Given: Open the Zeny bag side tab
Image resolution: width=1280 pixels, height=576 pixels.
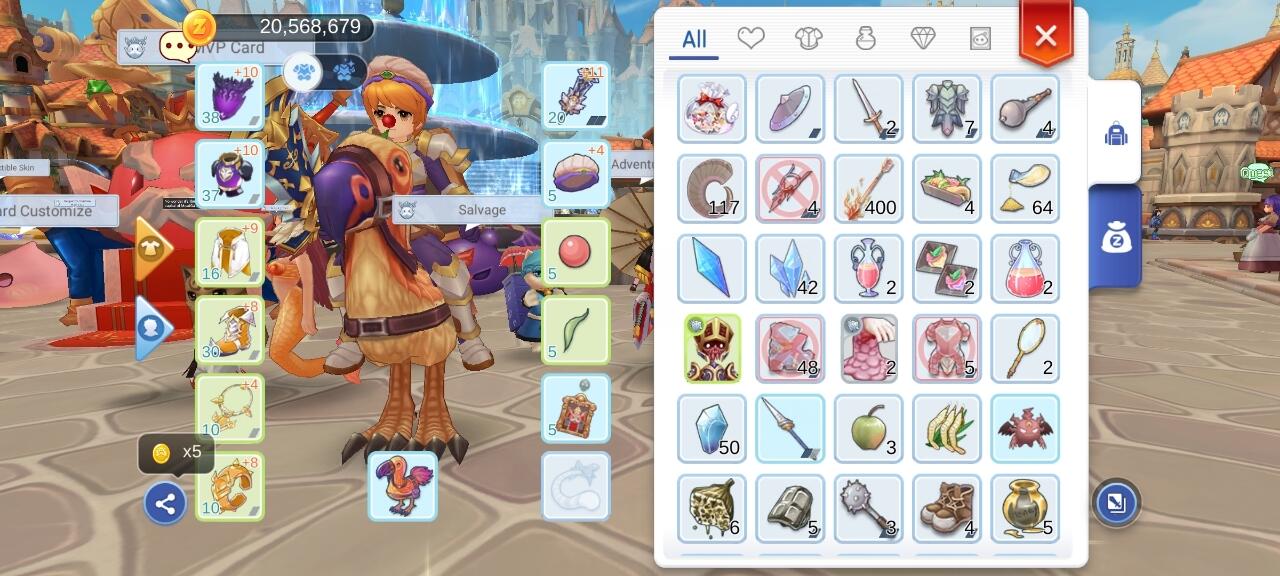Looking at the screenshot, I should 1116,236.
